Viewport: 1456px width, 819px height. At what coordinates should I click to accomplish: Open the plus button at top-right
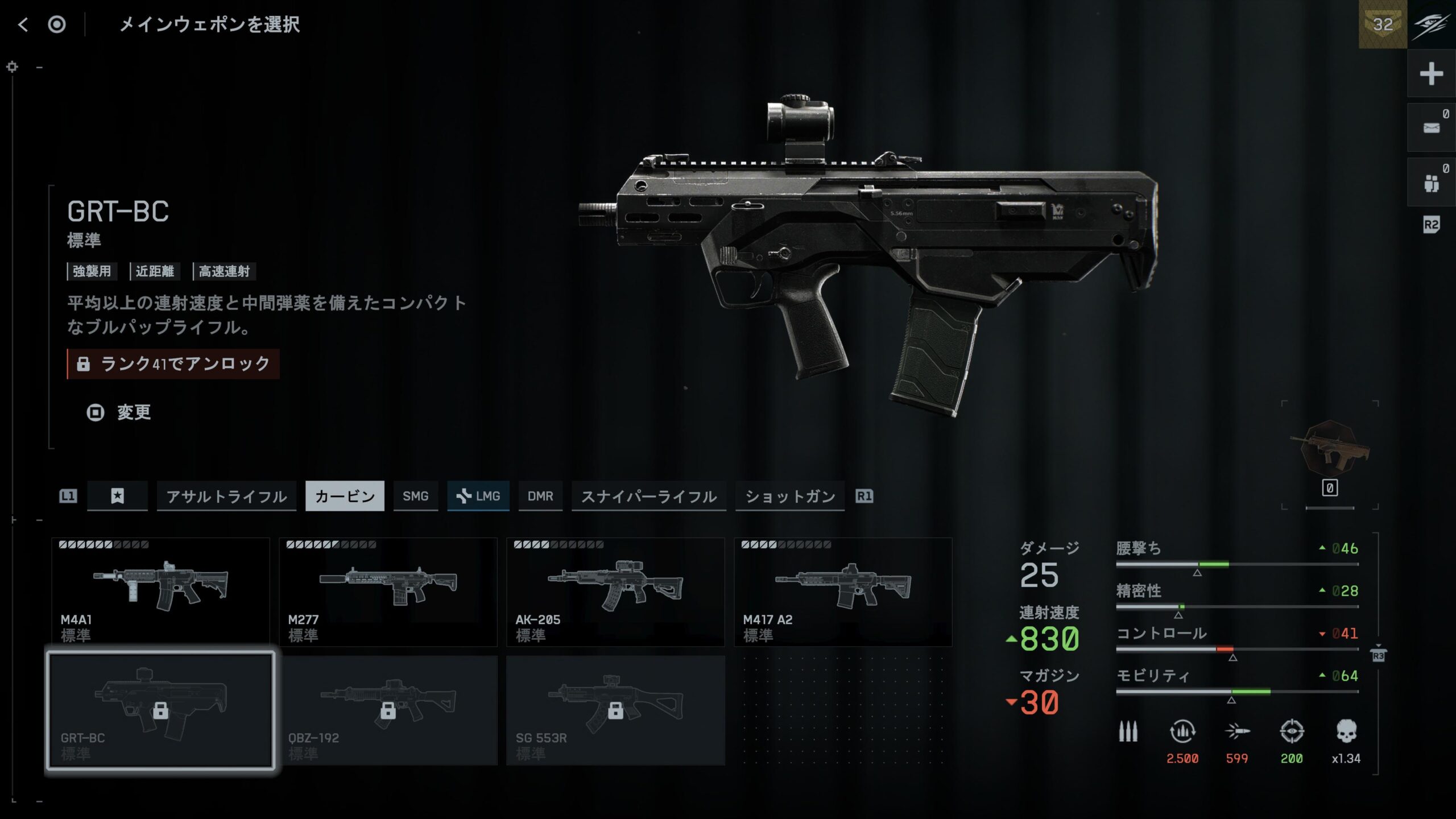point(1431,74)
